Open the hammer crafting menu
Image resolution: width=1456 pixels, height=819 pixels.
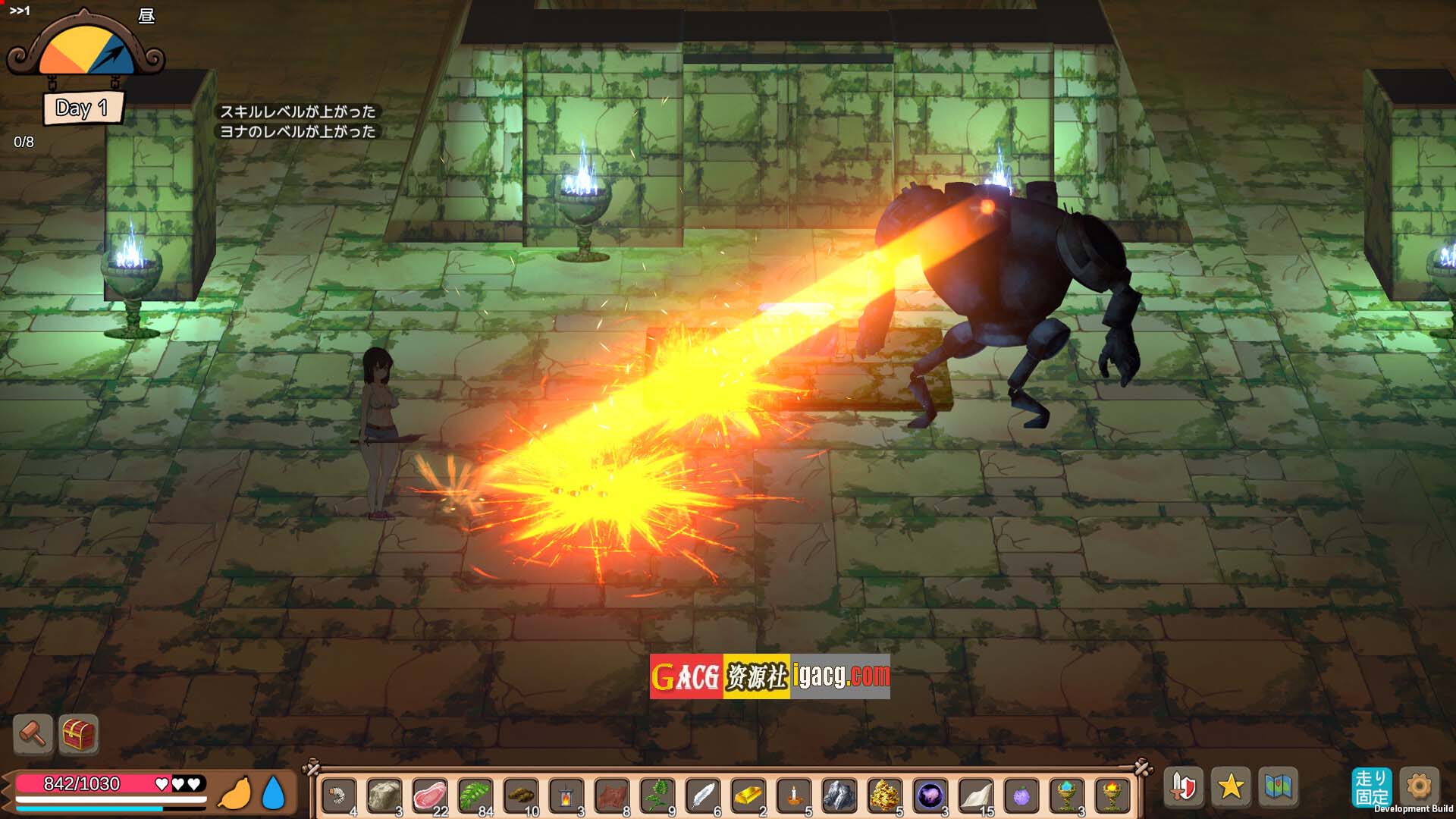pos(33,733)
